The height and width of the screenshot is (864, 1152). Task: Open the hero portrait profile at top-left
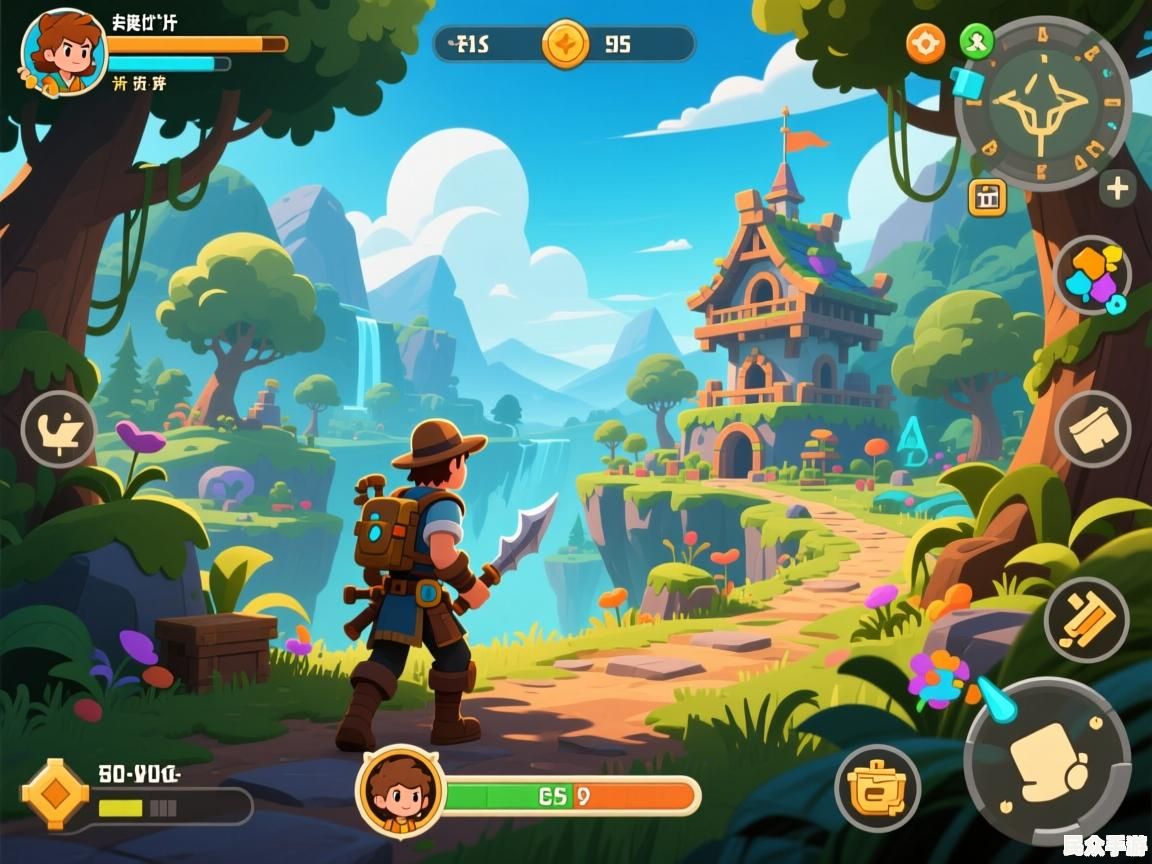pyautogui.click(x=62, y=52)
